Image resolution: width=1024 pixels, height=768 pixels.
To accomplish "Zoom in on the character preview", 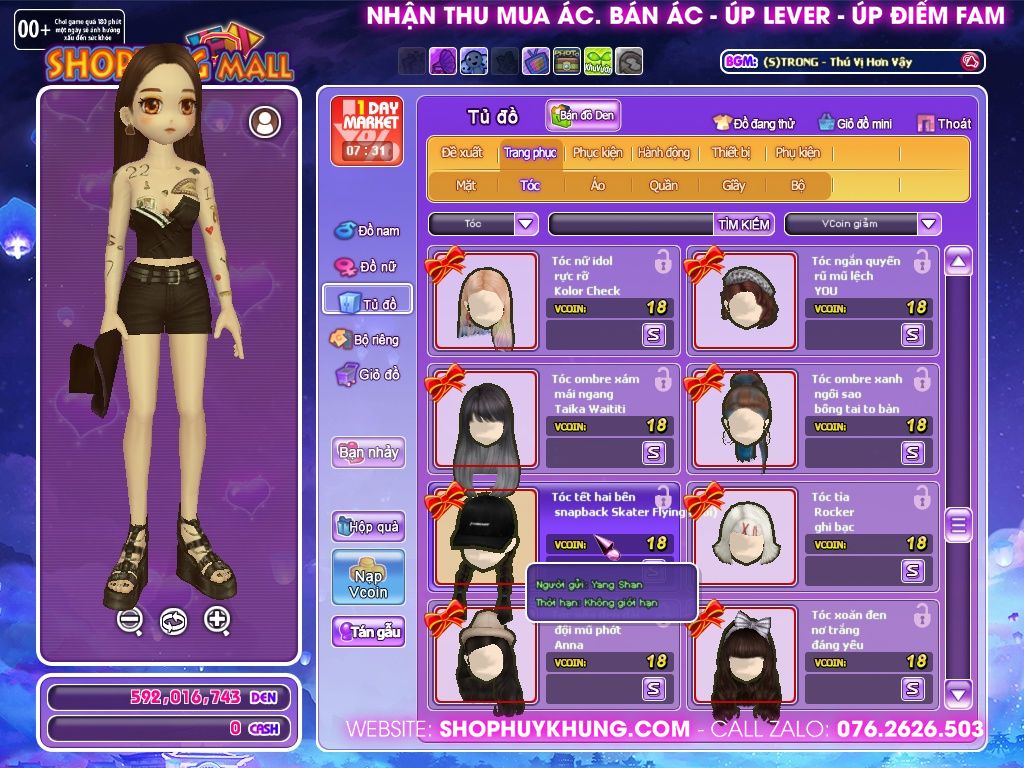I will [217, 620].
